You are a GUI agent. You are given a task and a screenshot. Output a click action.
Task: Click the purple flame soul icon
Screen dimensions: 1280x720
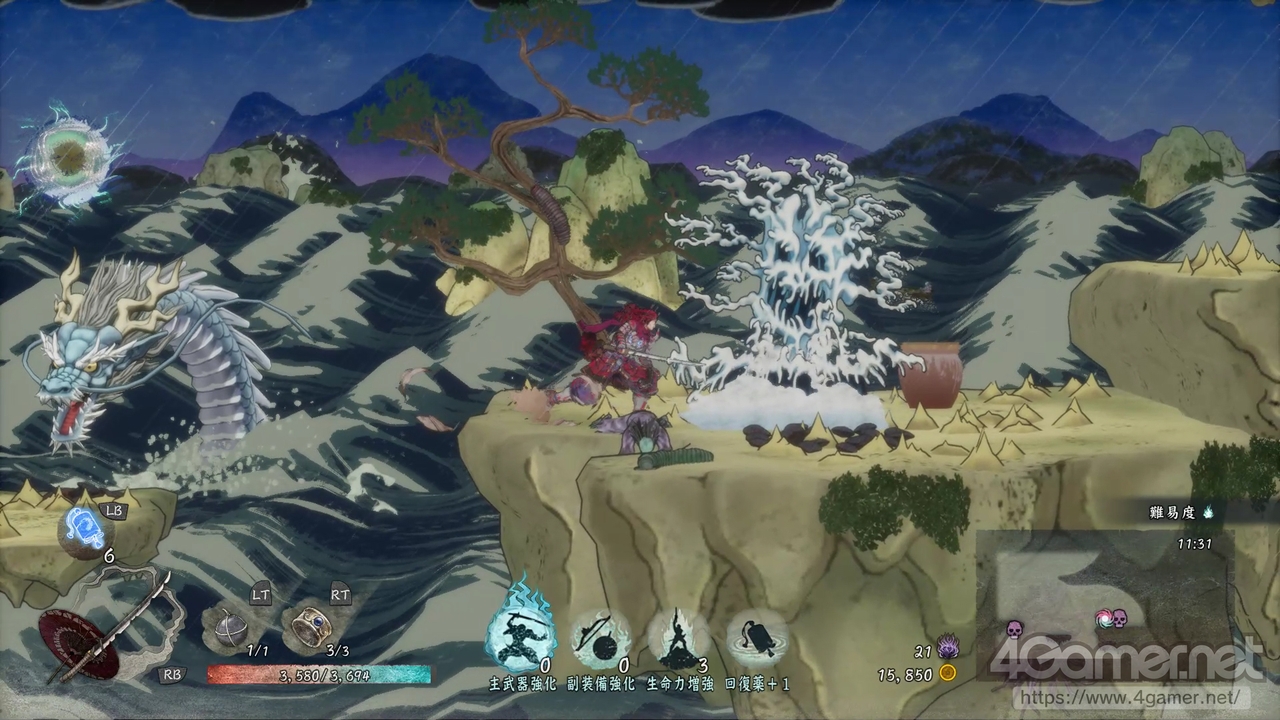[947, 648]
